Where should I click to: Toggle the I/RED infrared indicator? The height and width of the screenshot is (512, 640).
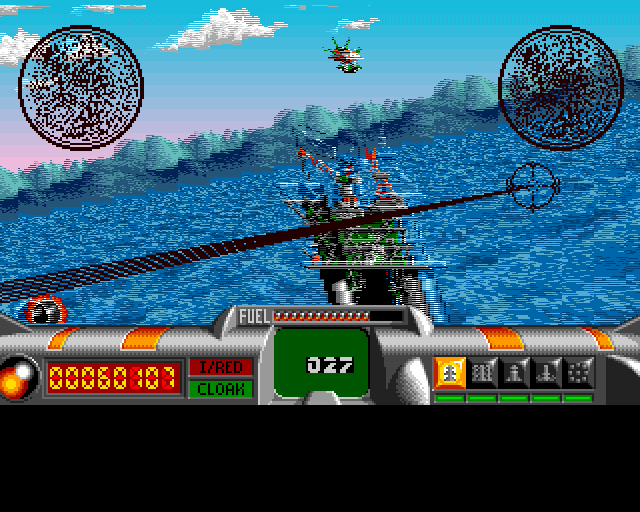221,367
